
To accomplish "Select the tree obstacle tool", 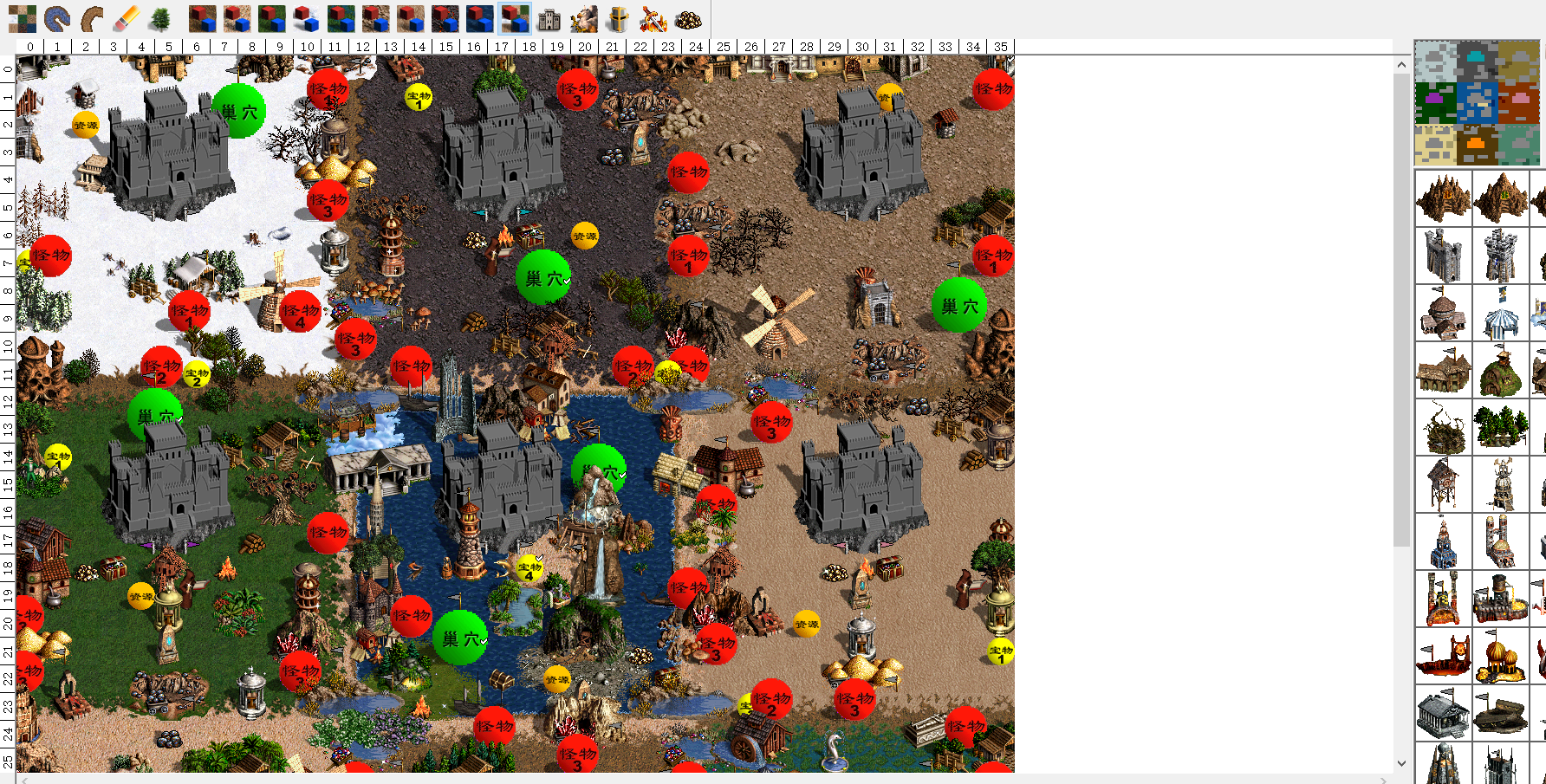I will click(x=159, y=18).
